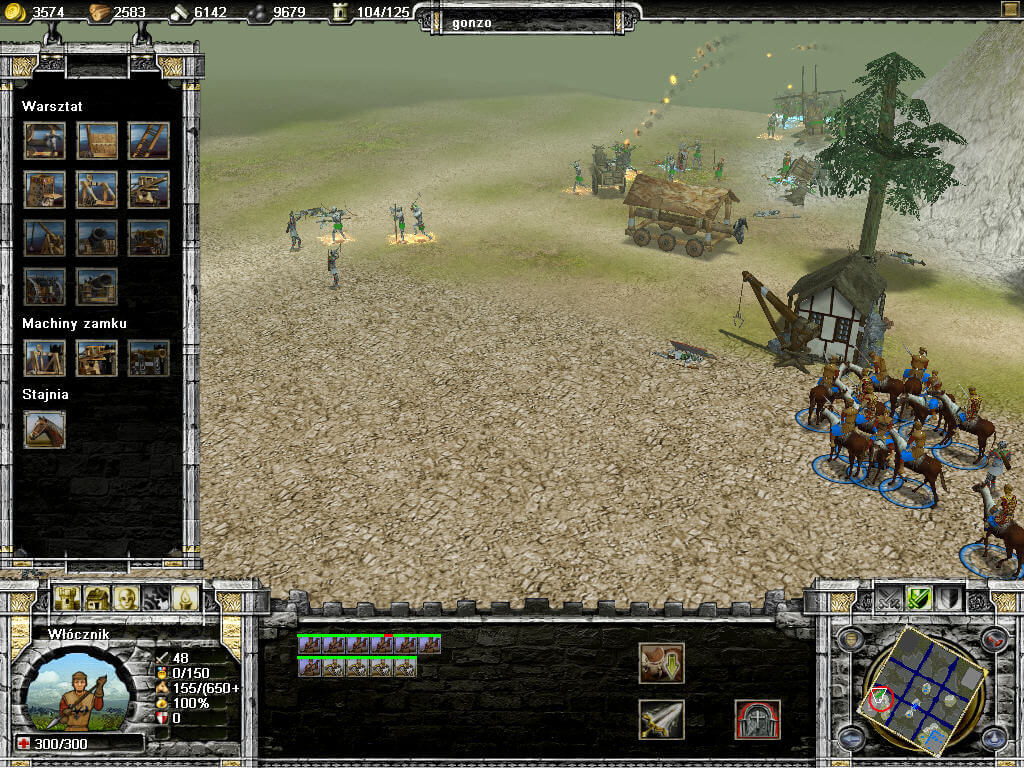Click the red horn button by minimap
The image size is (1024, 768).
click(993, 640)
